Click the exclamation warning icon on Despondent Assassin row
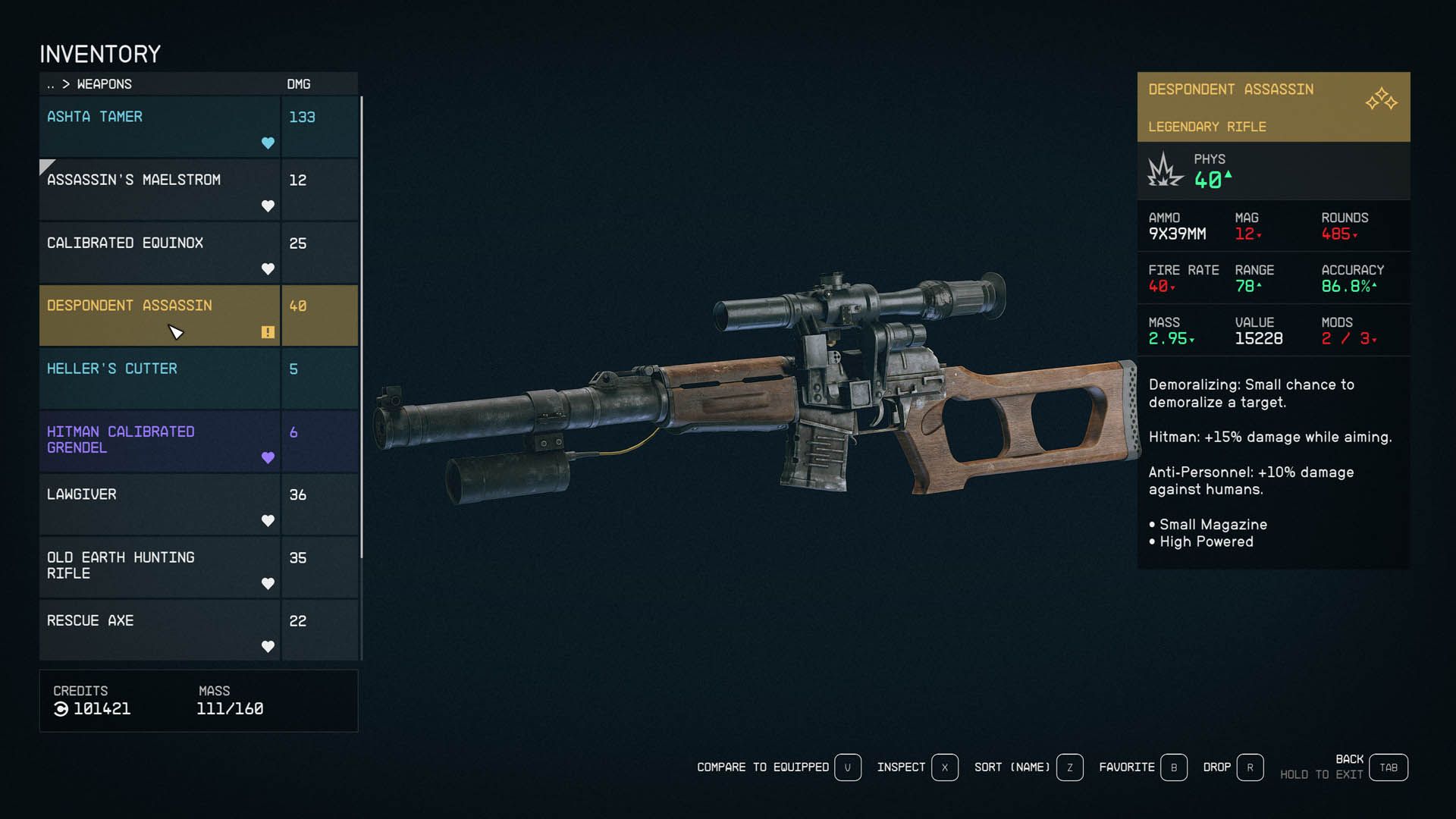Image resolution: width=1456 pixels, height=819 pixels. [267, 331]
